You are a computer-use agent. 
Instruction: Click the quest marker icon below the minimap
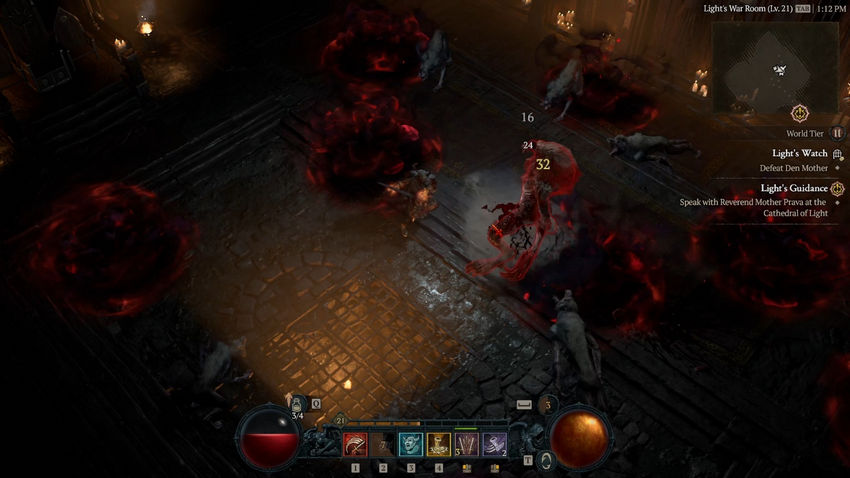coord(798,113)
